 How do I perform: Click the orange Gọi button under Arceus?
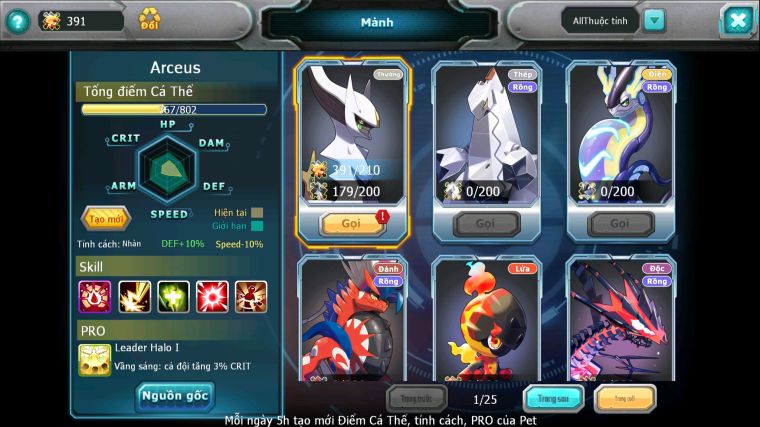(x=352, y=223)
